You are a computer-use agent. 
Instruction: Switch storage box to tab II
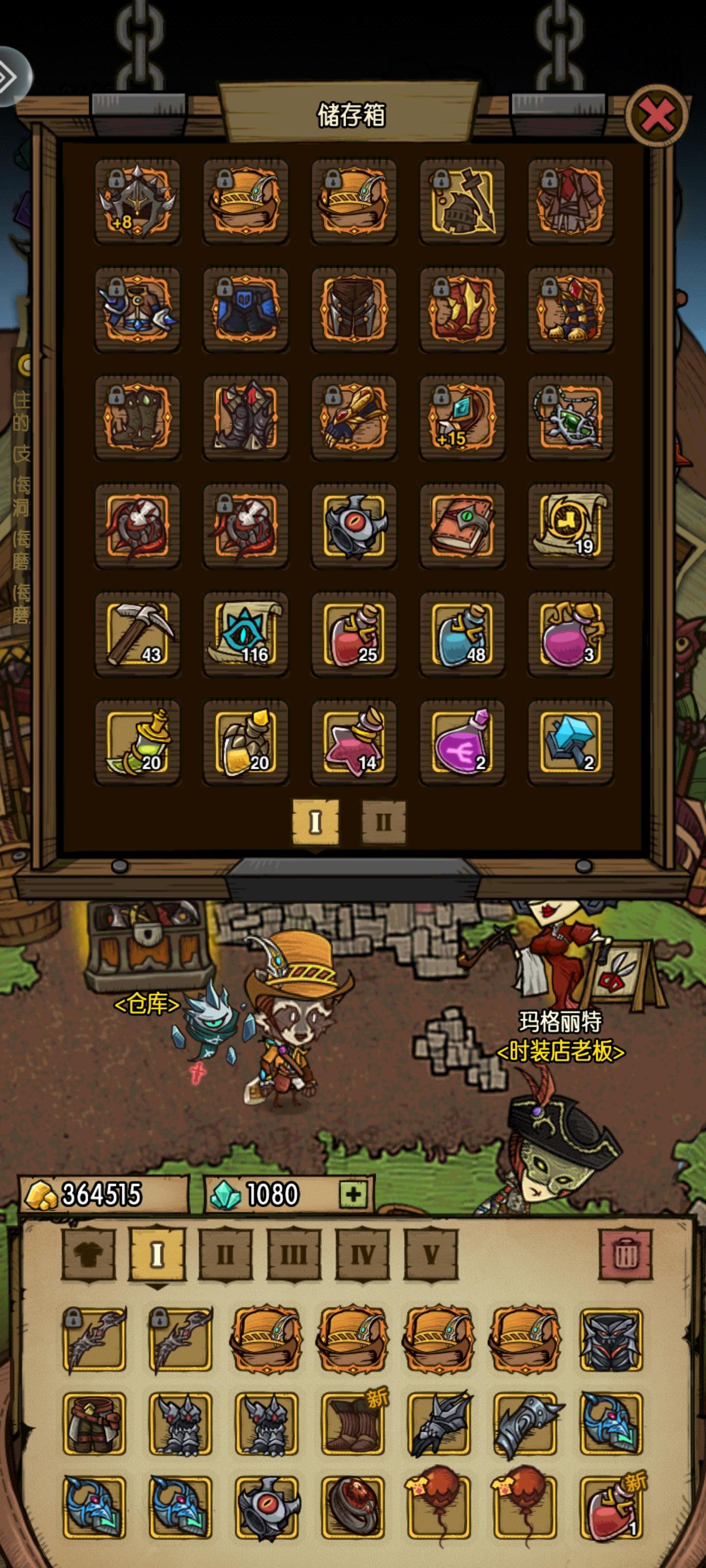tap(384, 822)
